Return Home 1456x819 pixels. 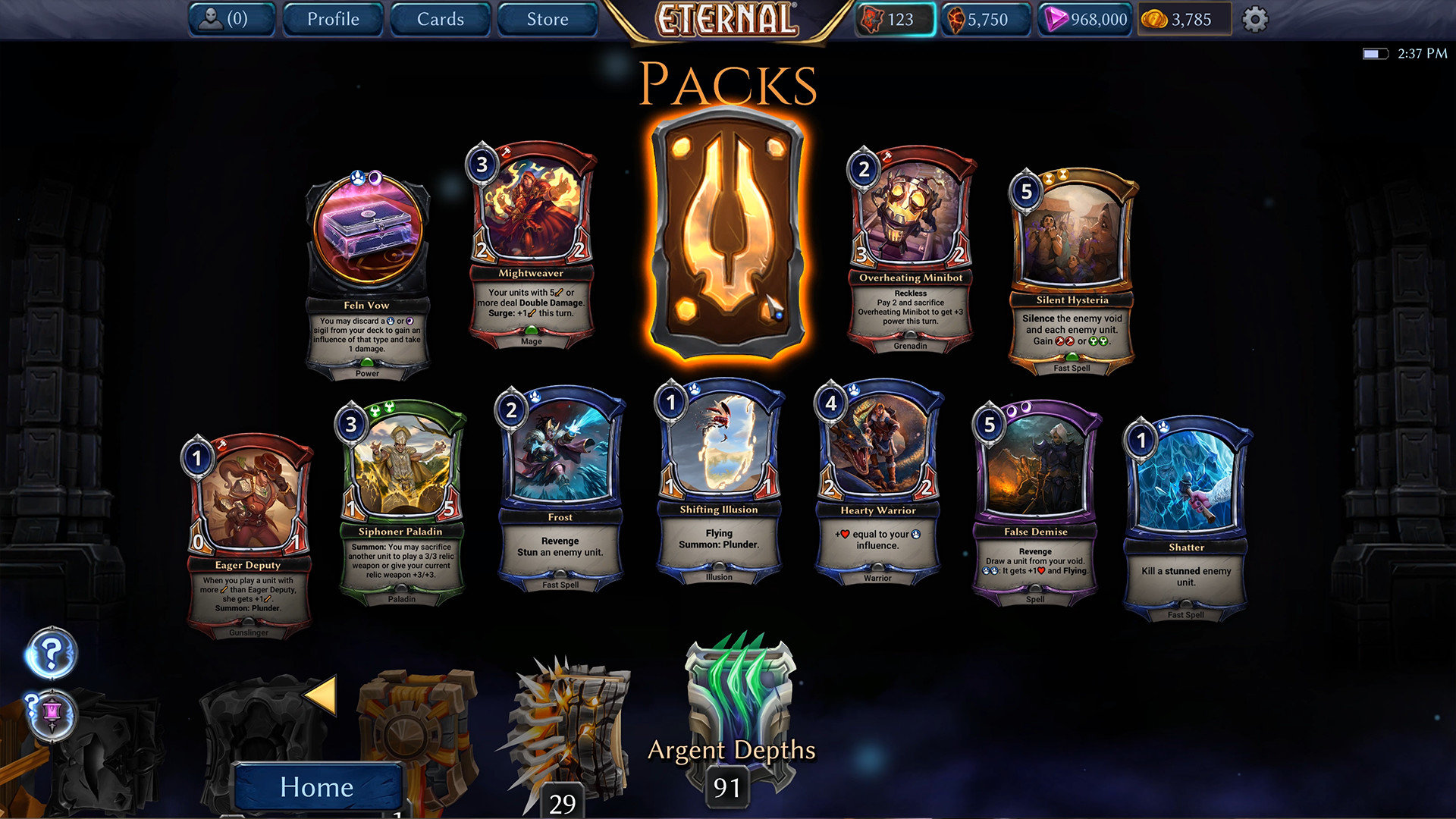click(317, 786)
